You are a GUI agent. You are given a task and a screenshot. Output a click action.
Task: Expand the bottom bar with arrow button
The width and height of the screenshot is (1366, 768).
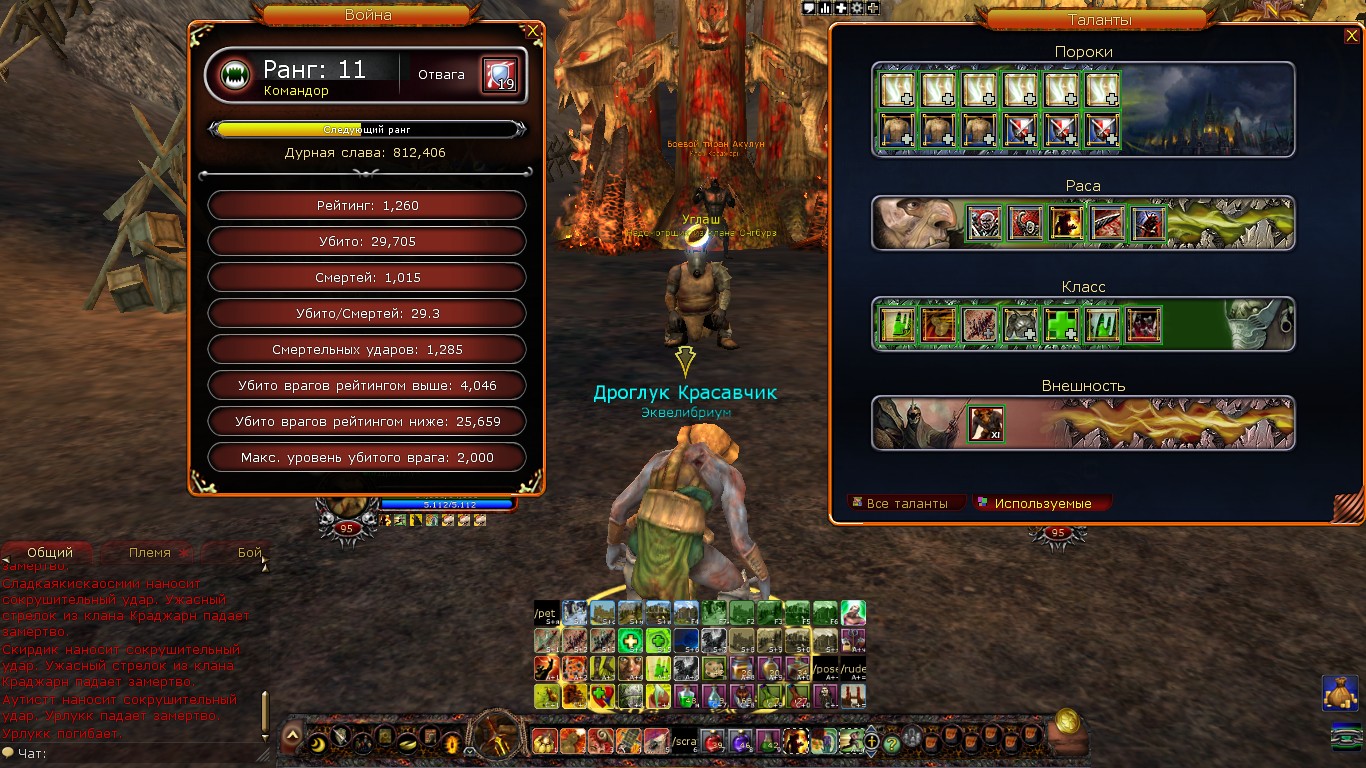[292, 737]
